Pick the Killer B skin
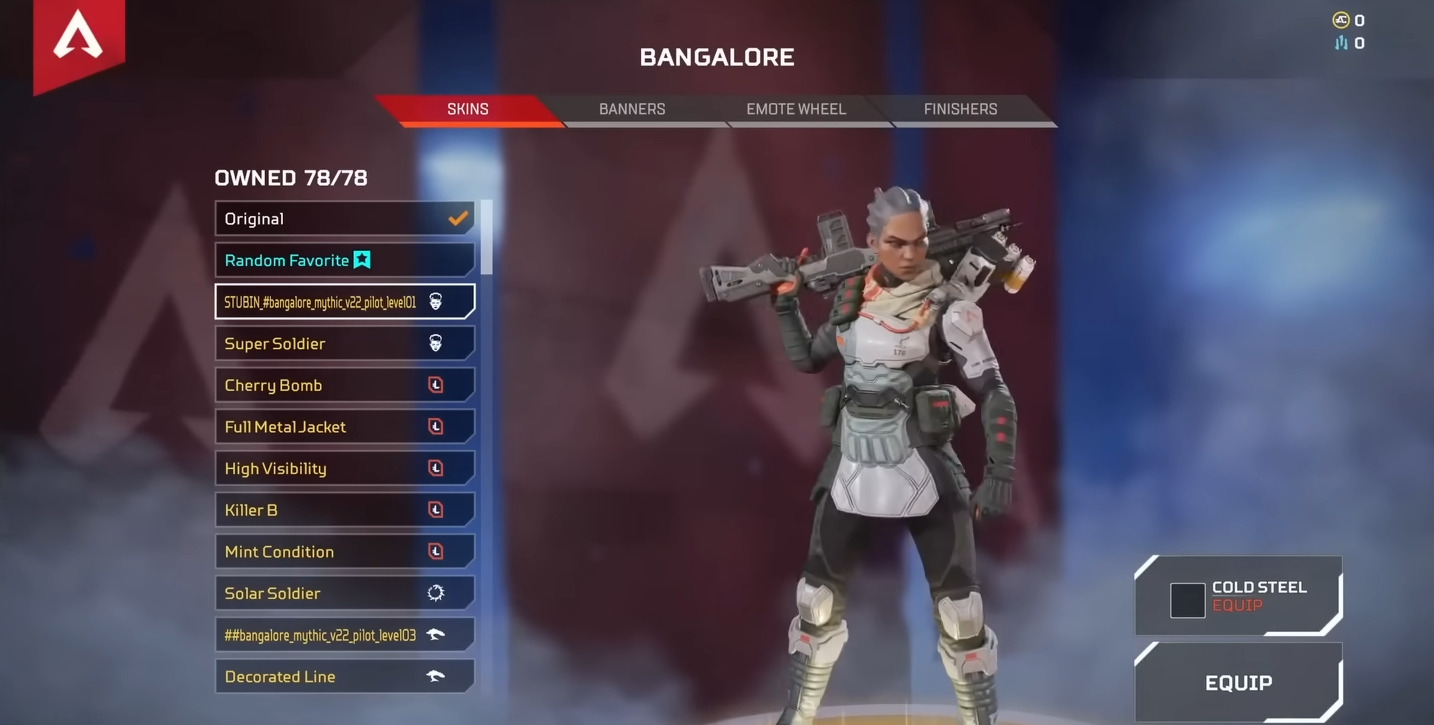 pos(344,510)
